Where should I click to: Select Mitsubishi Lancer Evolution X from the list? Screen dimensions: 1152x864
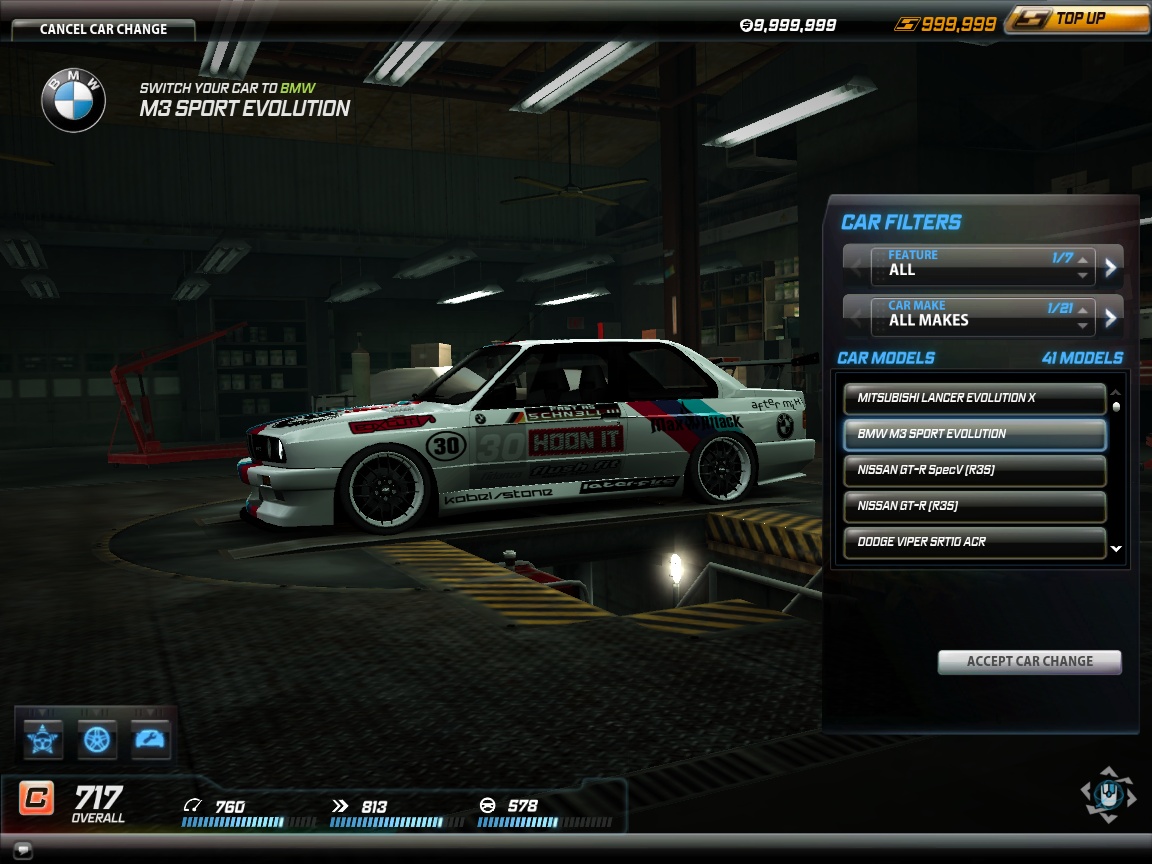click(x=974, y=398)
